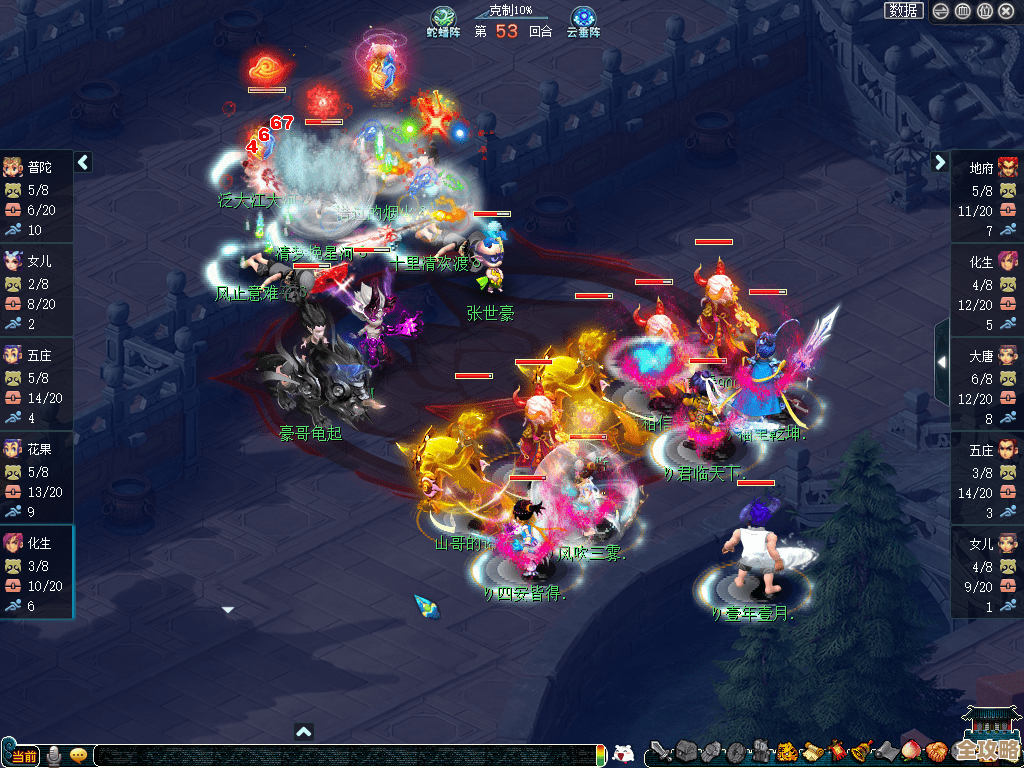
Task: Open the crossed swords menu icon
Action: pos(660,752)
